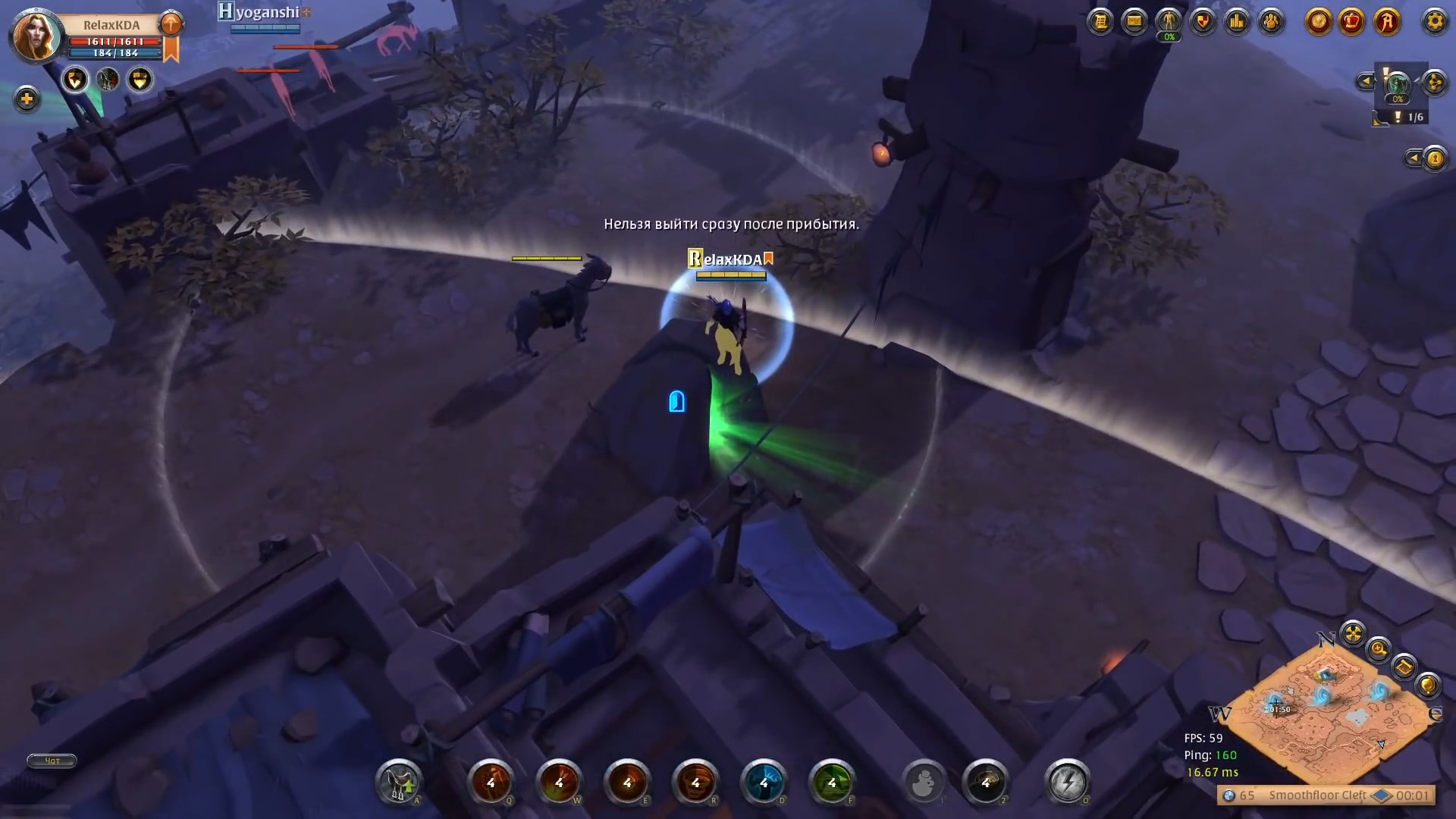This screenshot has height=819, width=1456.
Task: Open the guild shield icon
Action: tap(1203, 22)
